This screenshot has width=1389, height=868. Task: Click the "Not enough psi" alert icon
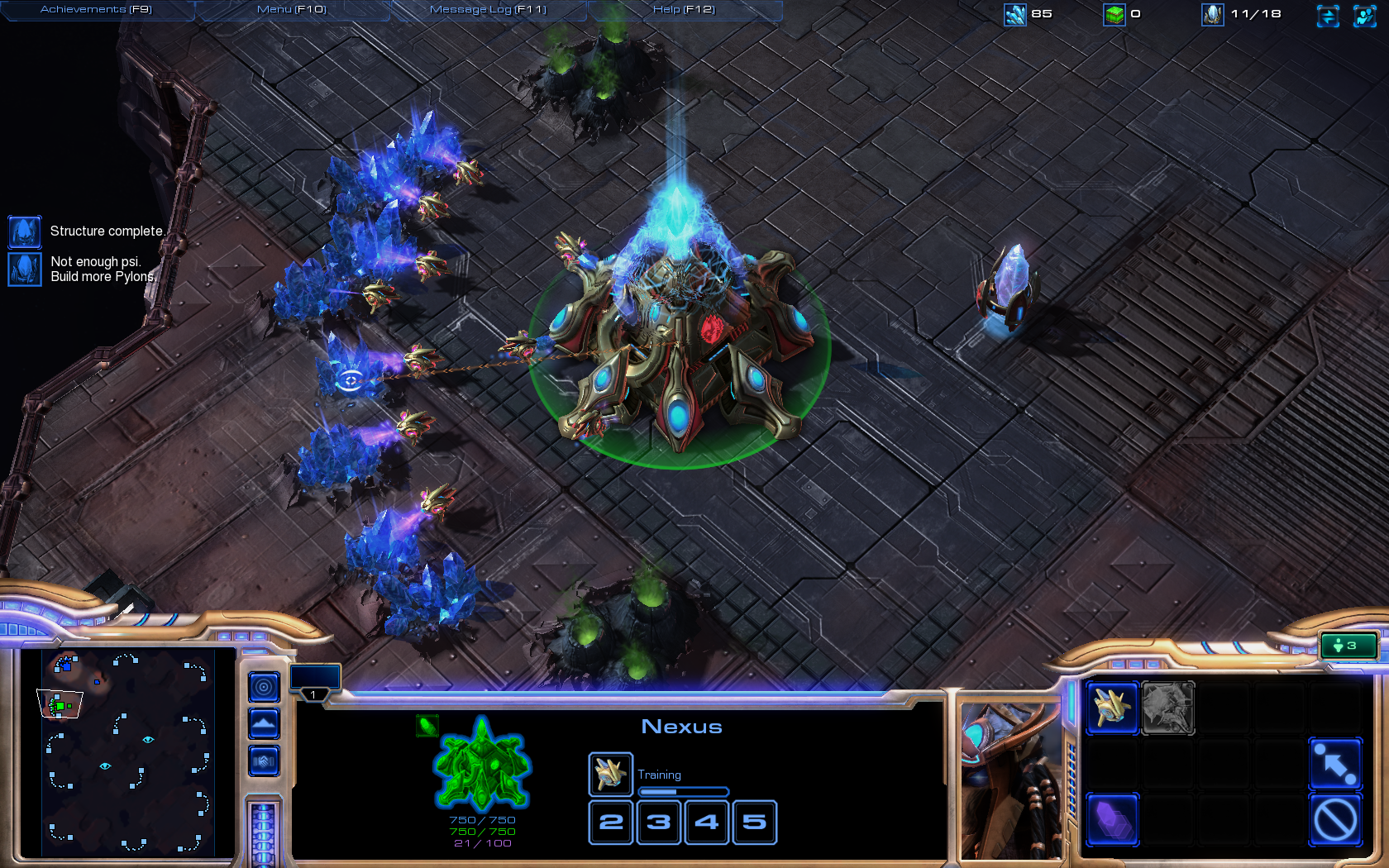tap(25, 269)
